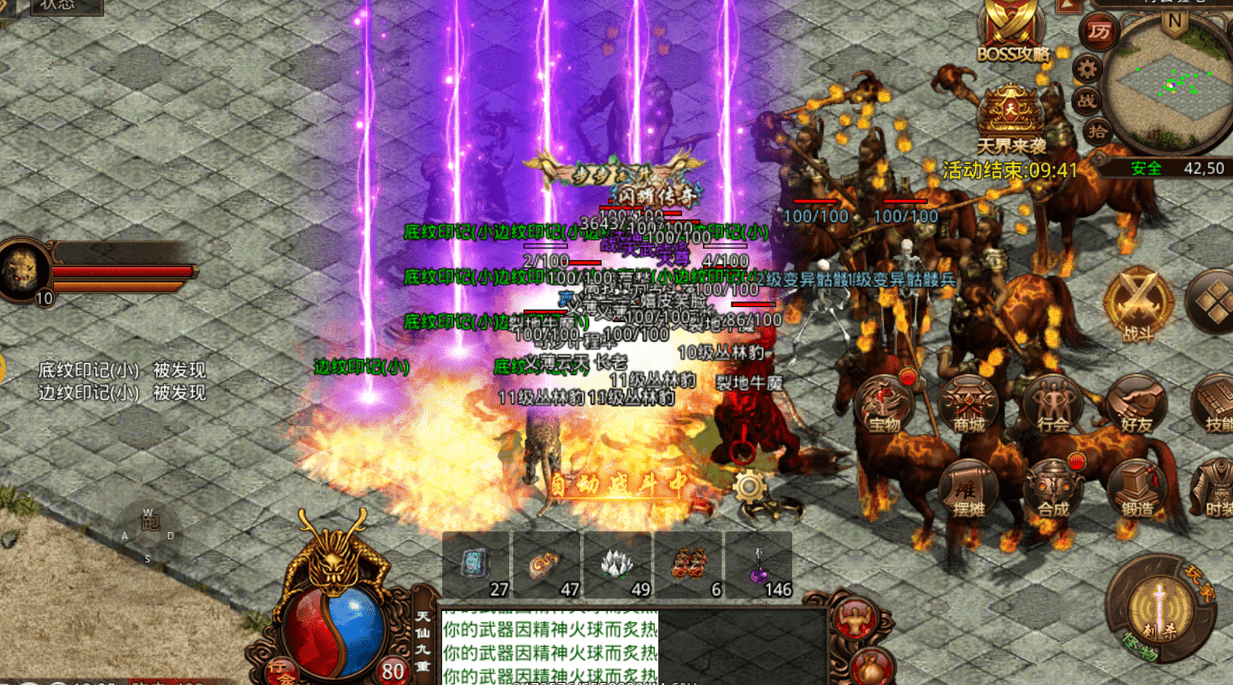Open the 摆摊 stall menu
This screenshot has width=1233, height=685.
coord(969,490)
